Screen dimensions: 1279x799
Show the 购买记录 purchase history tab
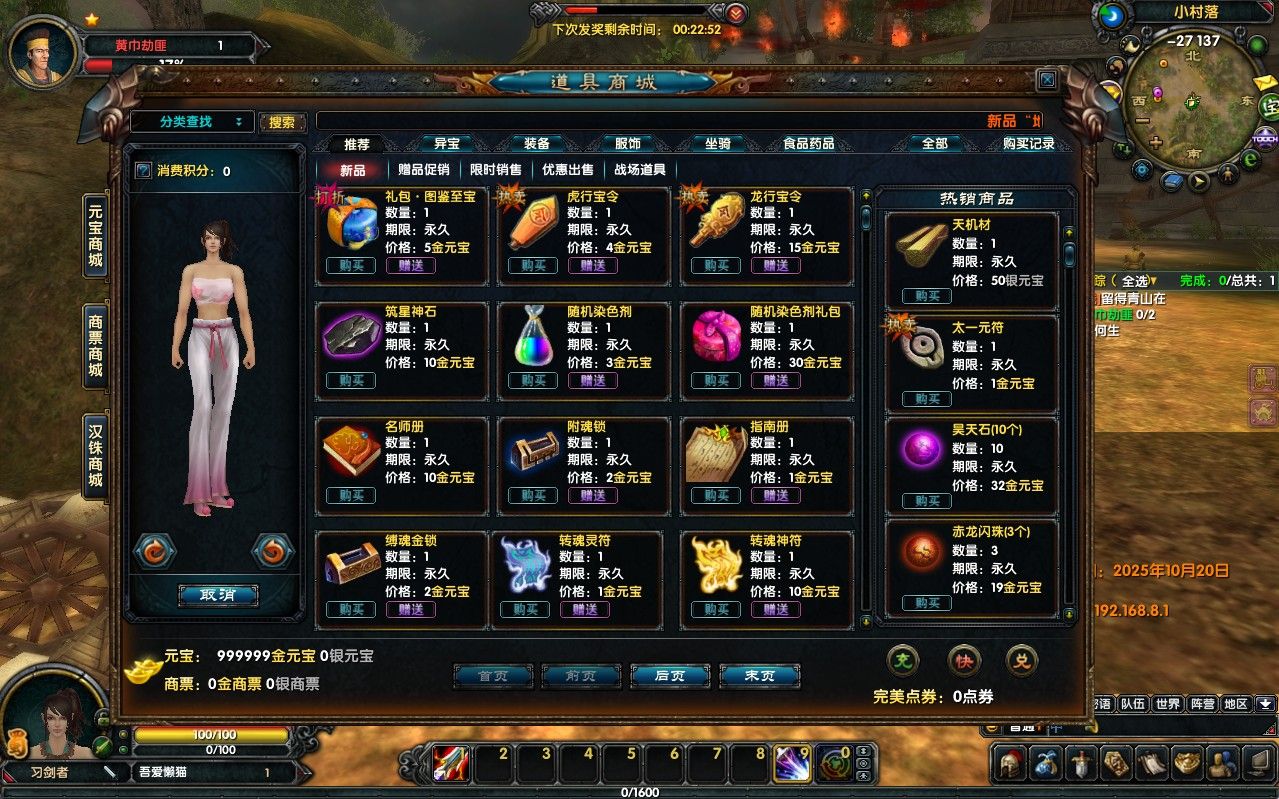click(x=1028, y=144)
